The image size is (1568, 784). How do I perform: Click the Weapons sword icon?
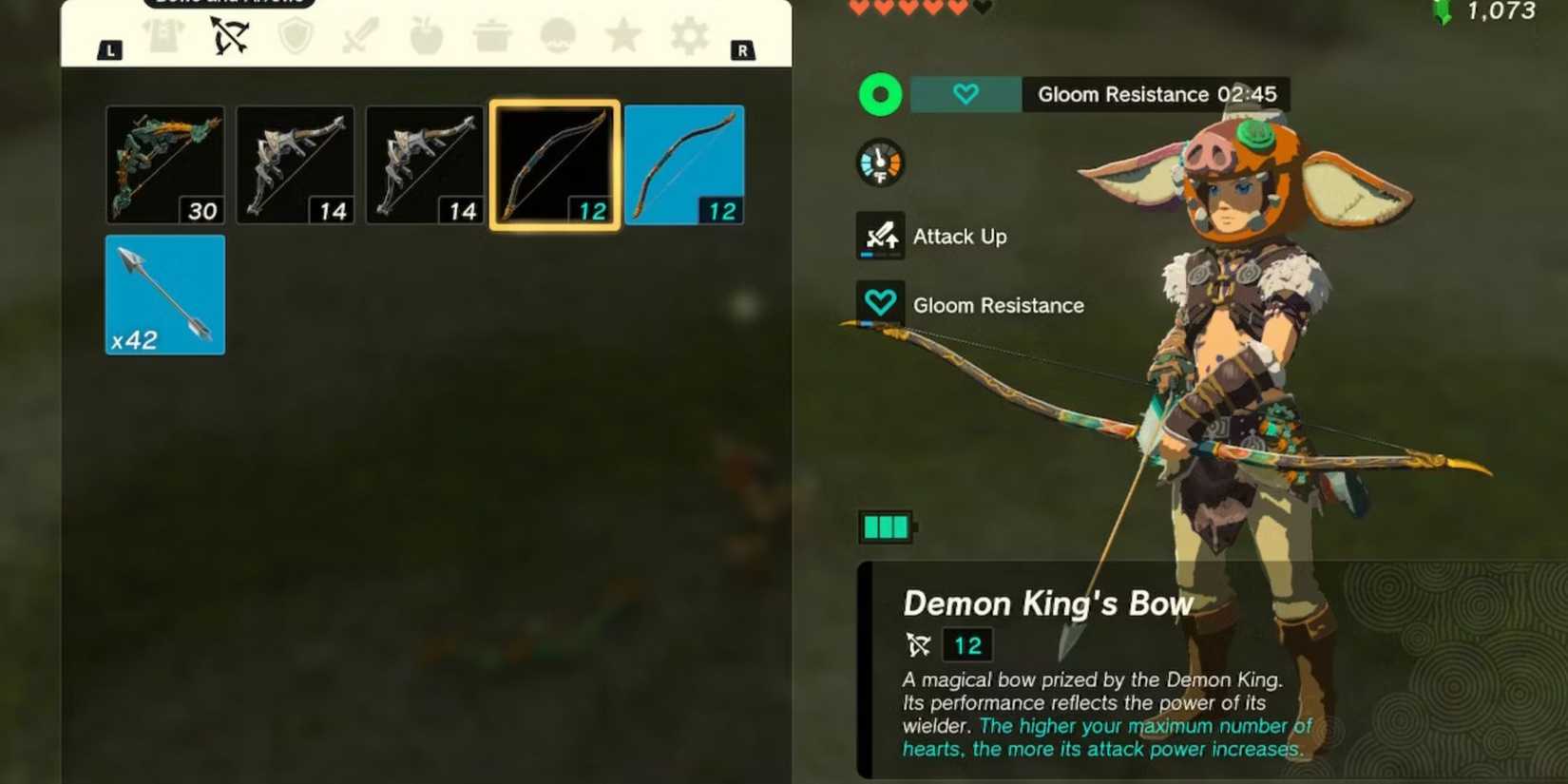(359, 35)
